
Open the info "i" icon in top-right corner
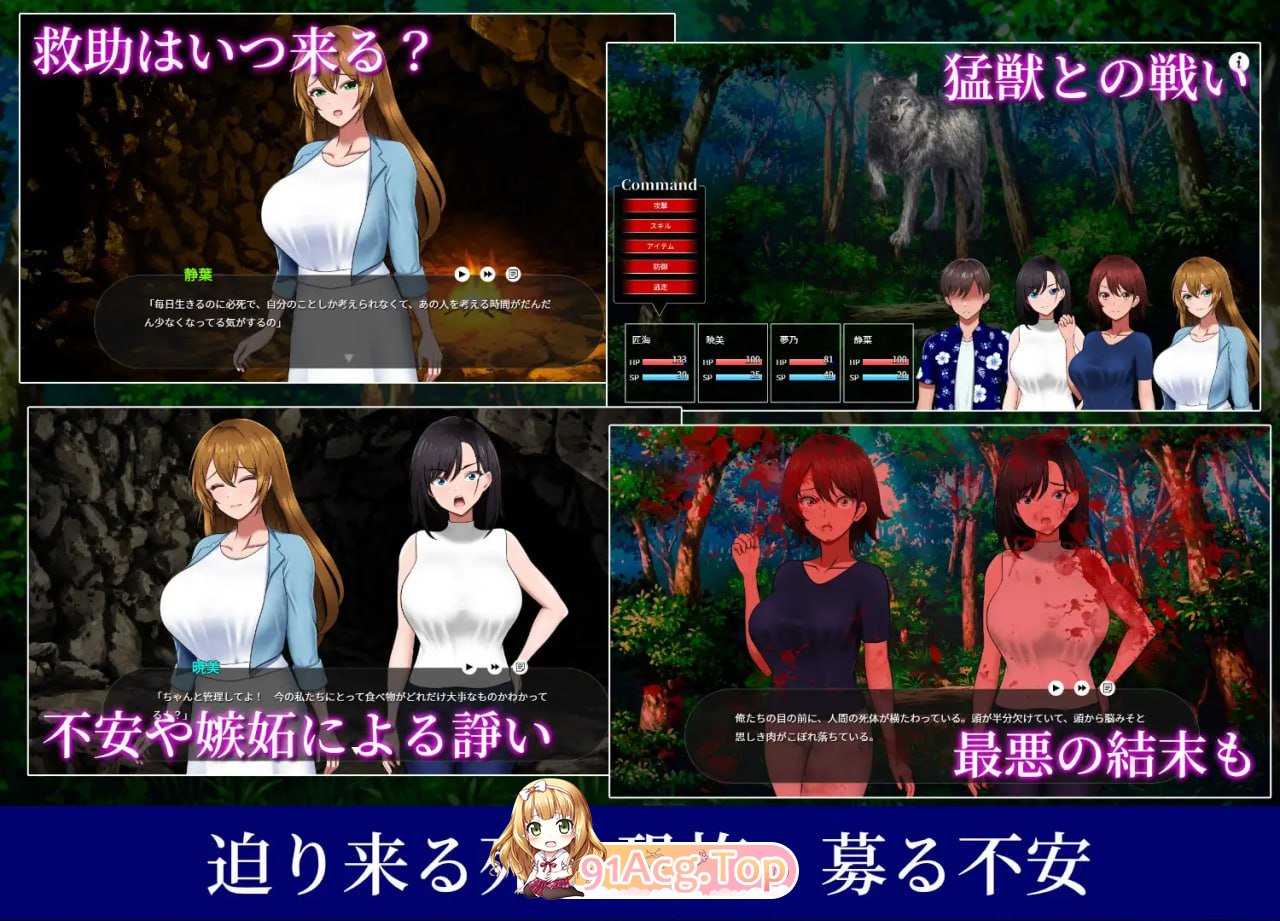1237,62
